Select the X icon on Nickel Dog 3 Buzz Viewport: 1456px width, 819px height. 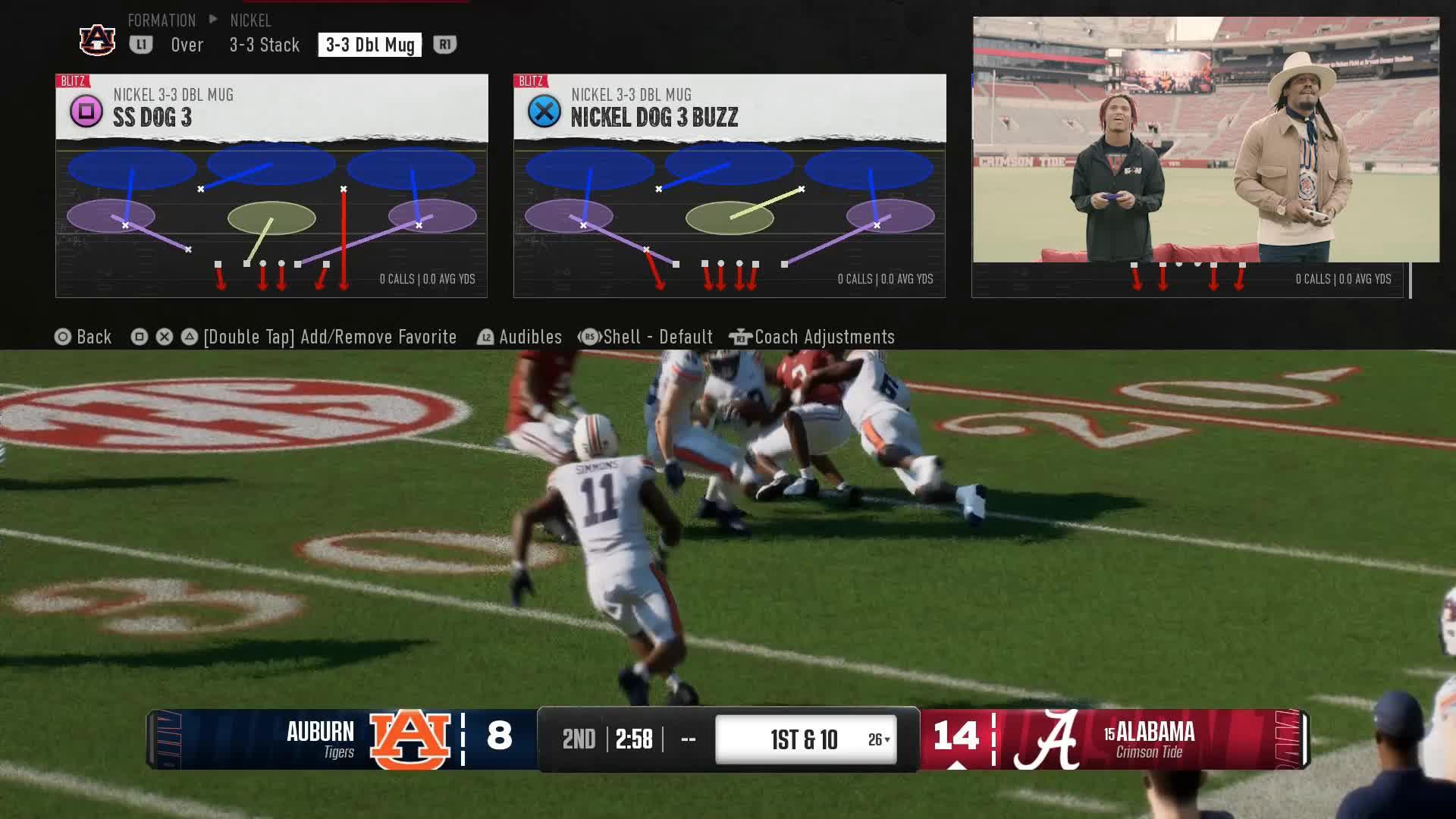(x=544, y=111)
